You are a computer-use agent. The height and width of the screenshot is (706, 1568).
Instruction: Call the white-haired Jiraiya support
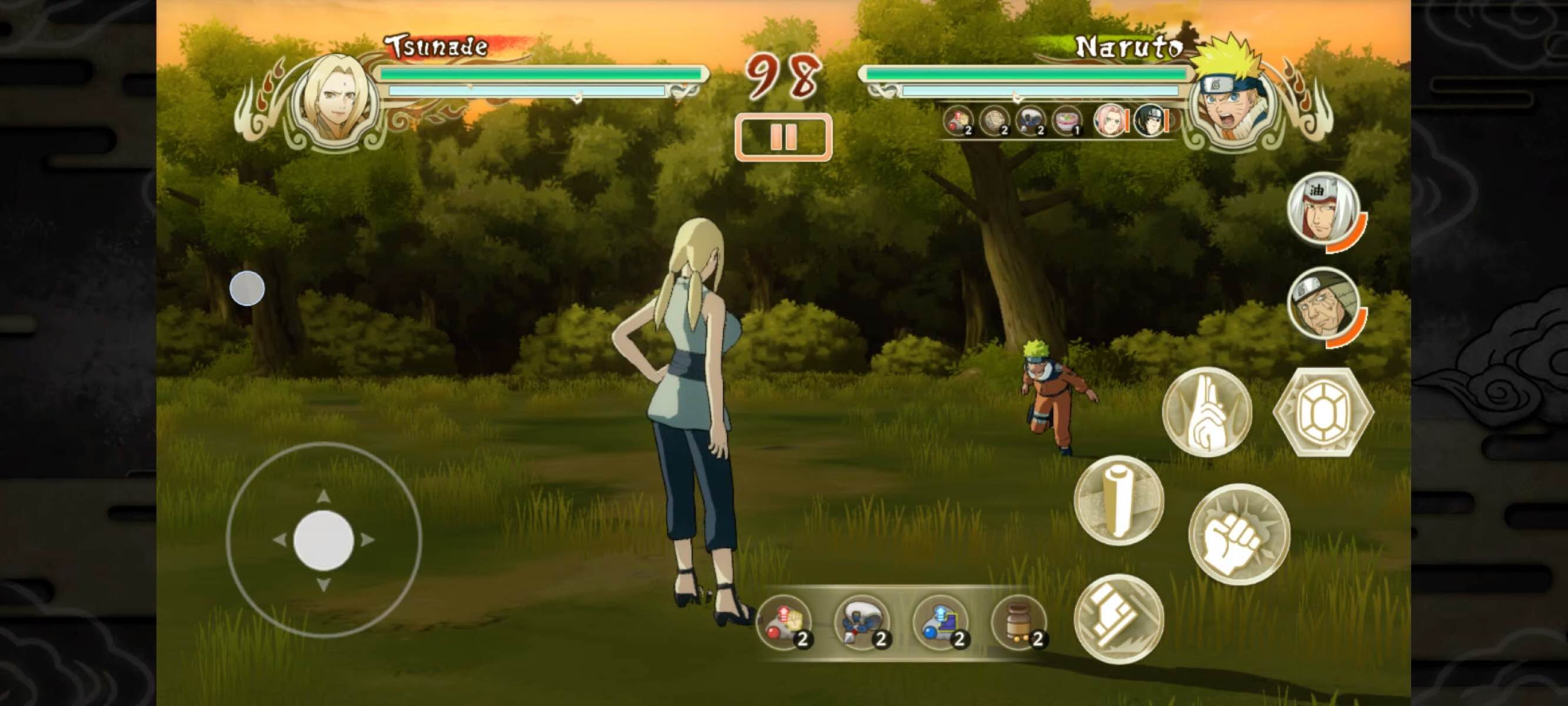(x=1324, y=209)
